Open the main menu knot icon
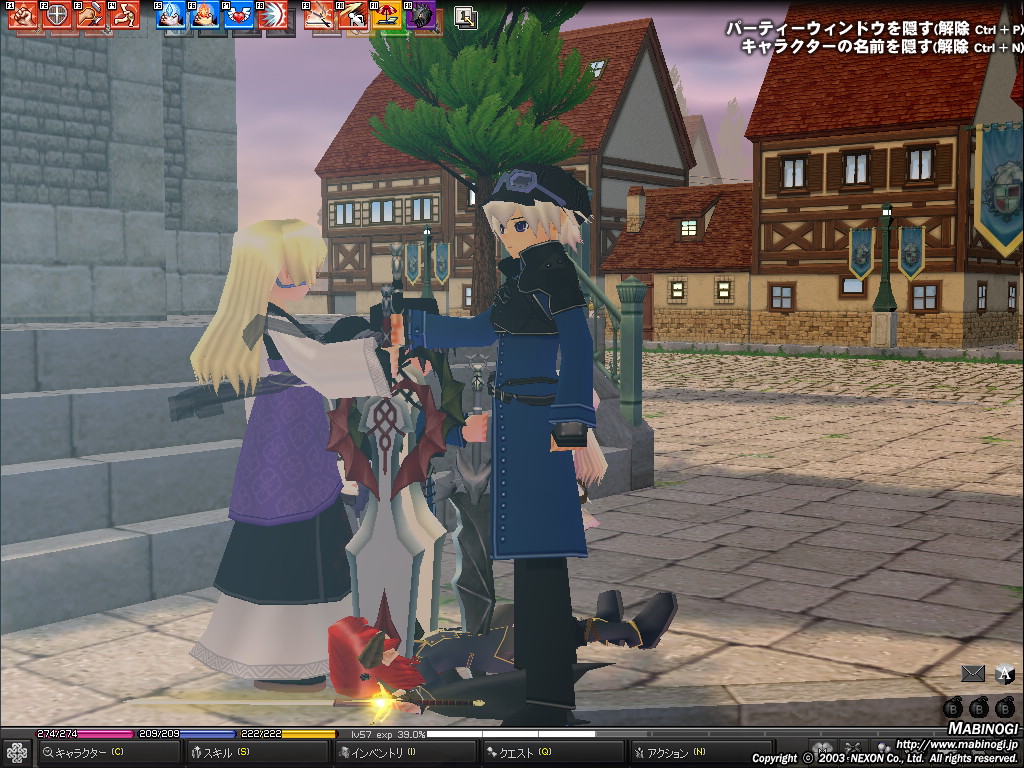 click(16, 752)
